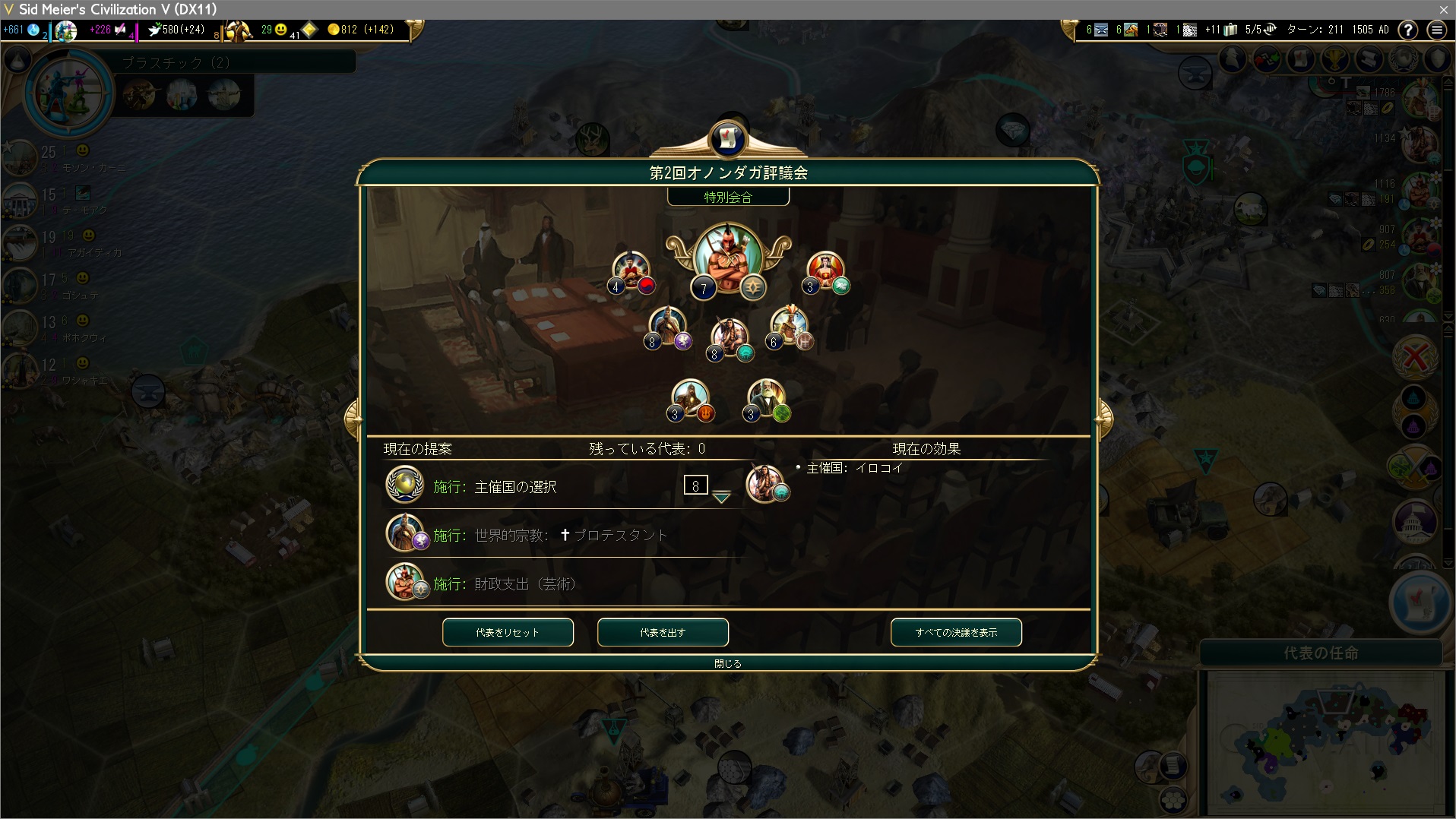Close the congress dialog via 閉じる
The image size is (1456, 819).
click(x=727, y=663)
